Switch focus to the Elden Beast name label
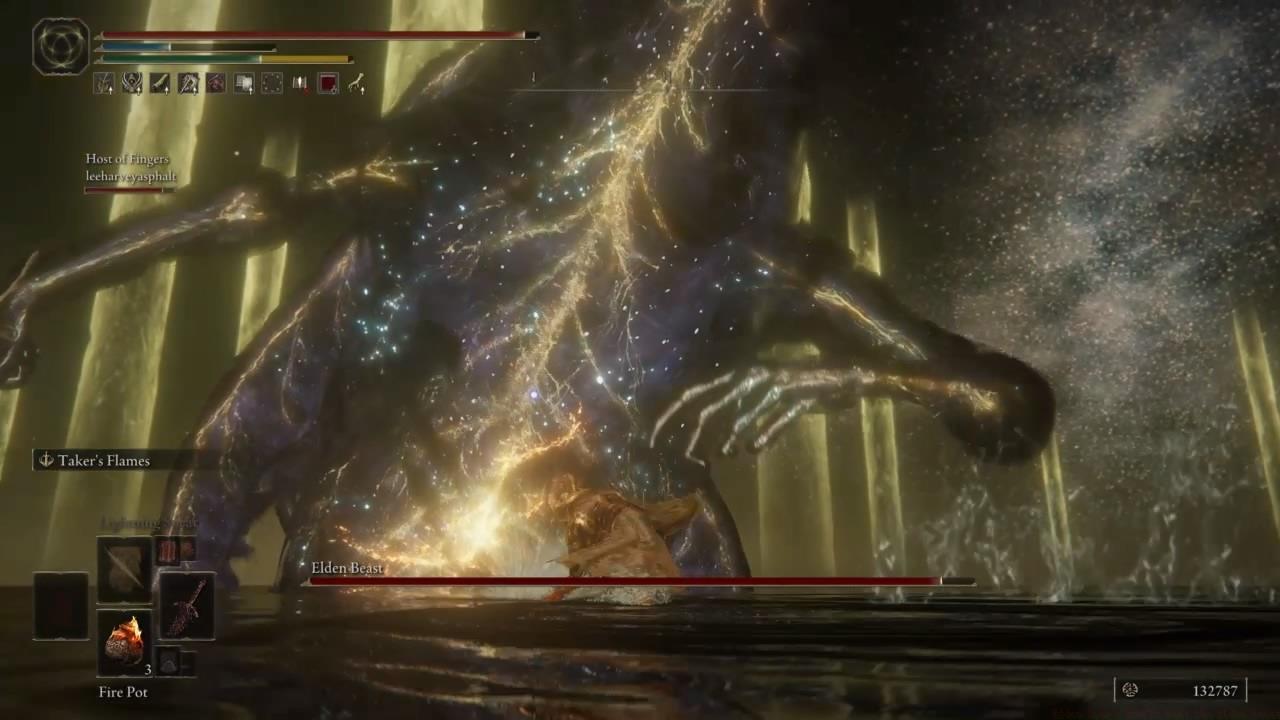The height and width of the screenshot is (720, 1280). click(x=347, y=567)
